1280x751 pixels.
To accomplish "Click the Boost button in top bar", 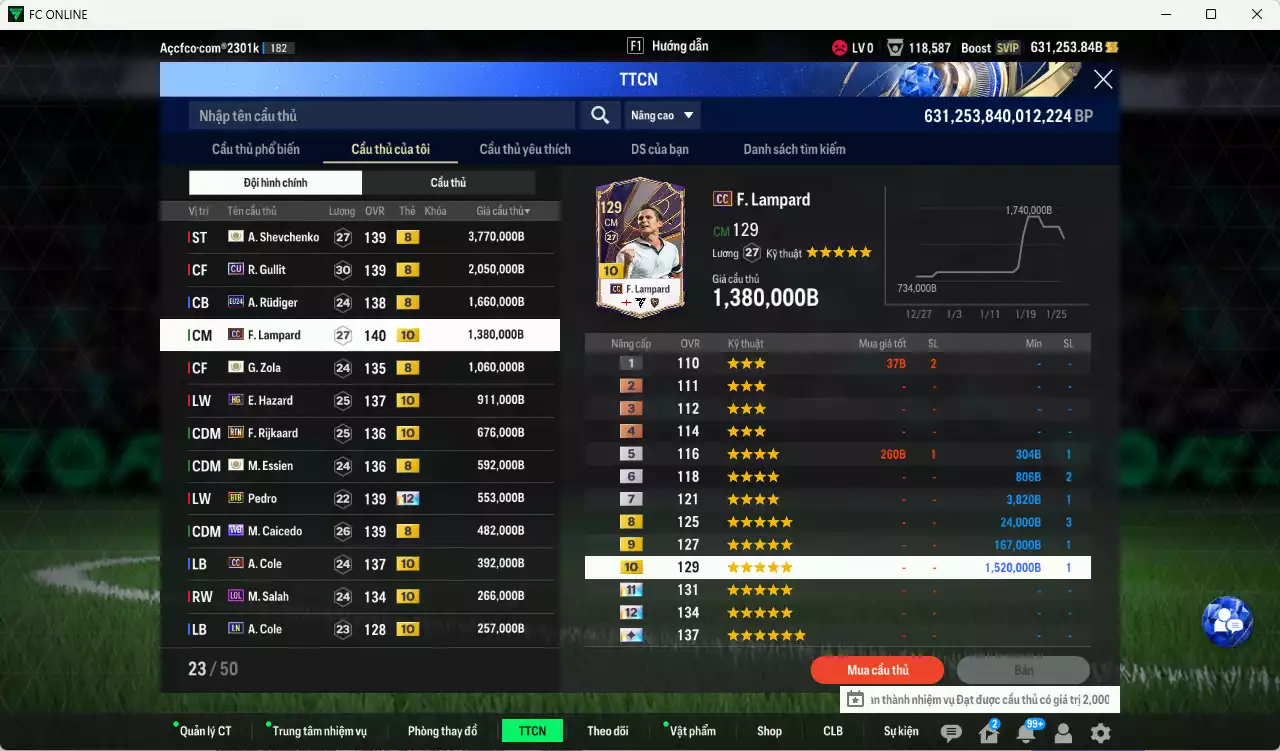I will (977, 47).
